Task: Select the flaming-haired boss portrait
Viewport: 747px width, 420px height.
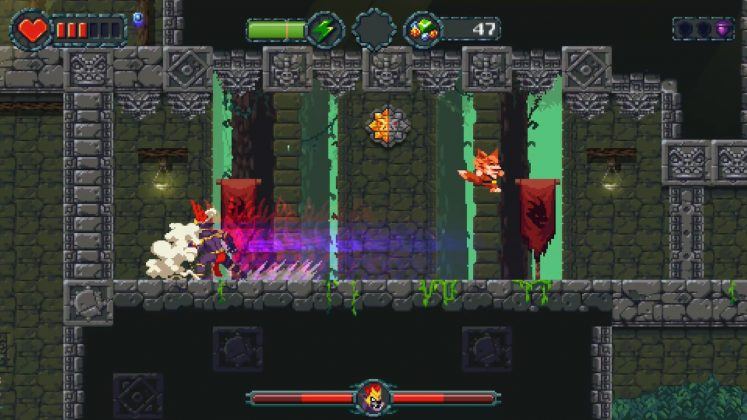Action: pos(373,398)
